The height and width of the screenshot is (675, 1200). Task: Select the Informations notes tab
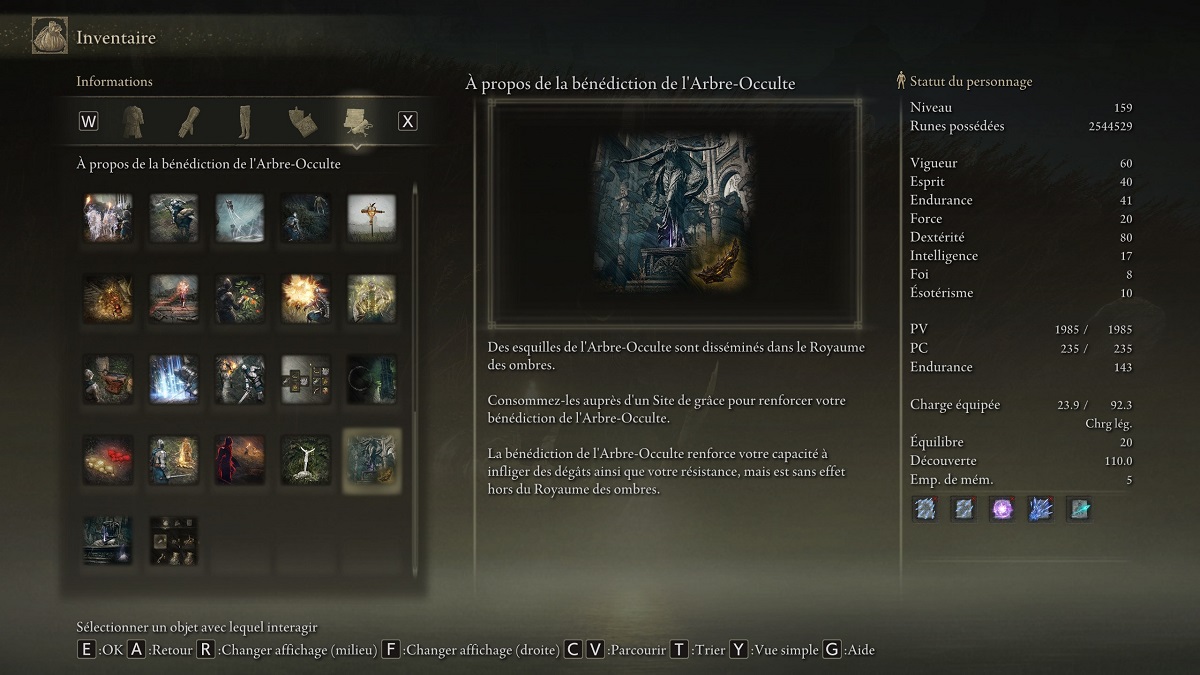(356, 121)
